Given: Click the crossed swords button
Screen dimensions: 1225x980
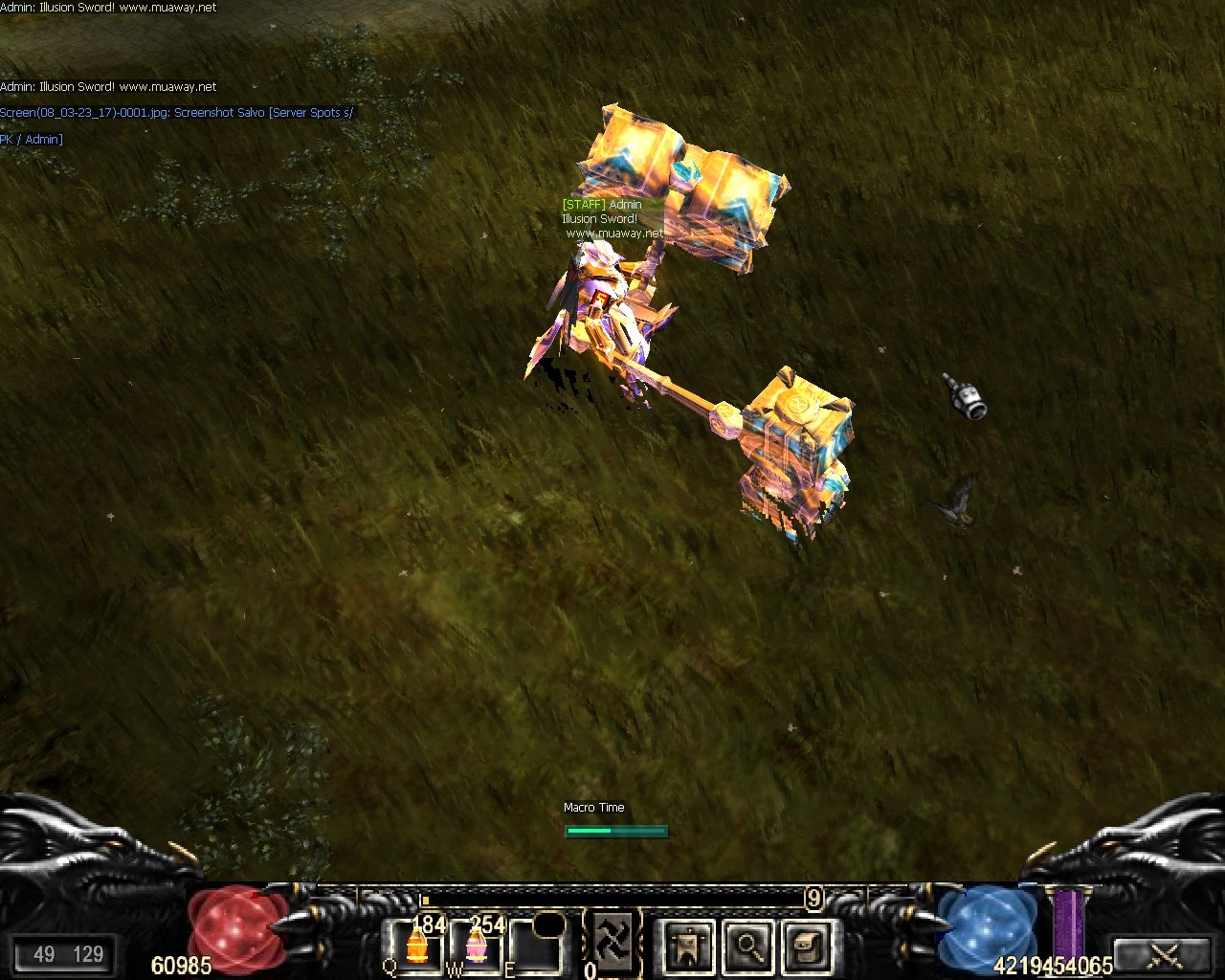Looking at the screenshot, I should [x=1163, y=954].
